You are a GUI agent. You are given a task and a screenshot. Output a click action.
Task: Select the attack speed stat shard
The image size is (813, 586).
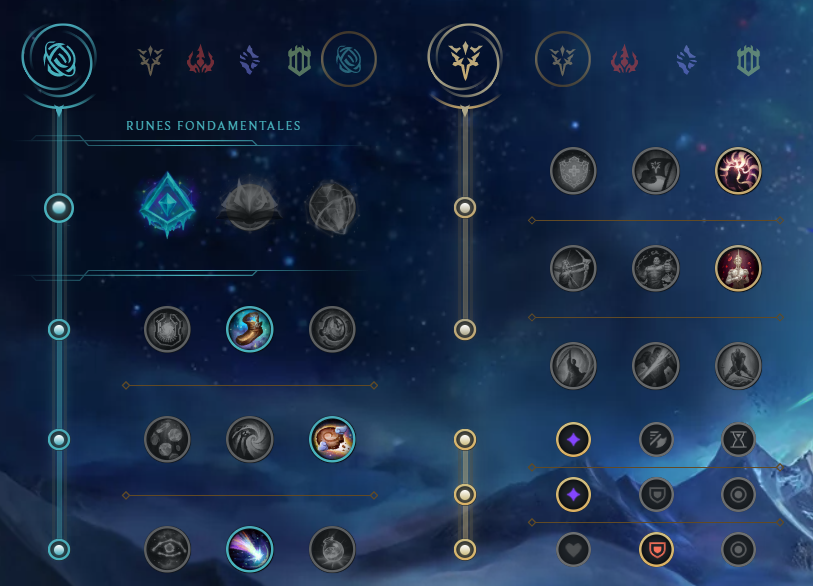coord(656,439)
